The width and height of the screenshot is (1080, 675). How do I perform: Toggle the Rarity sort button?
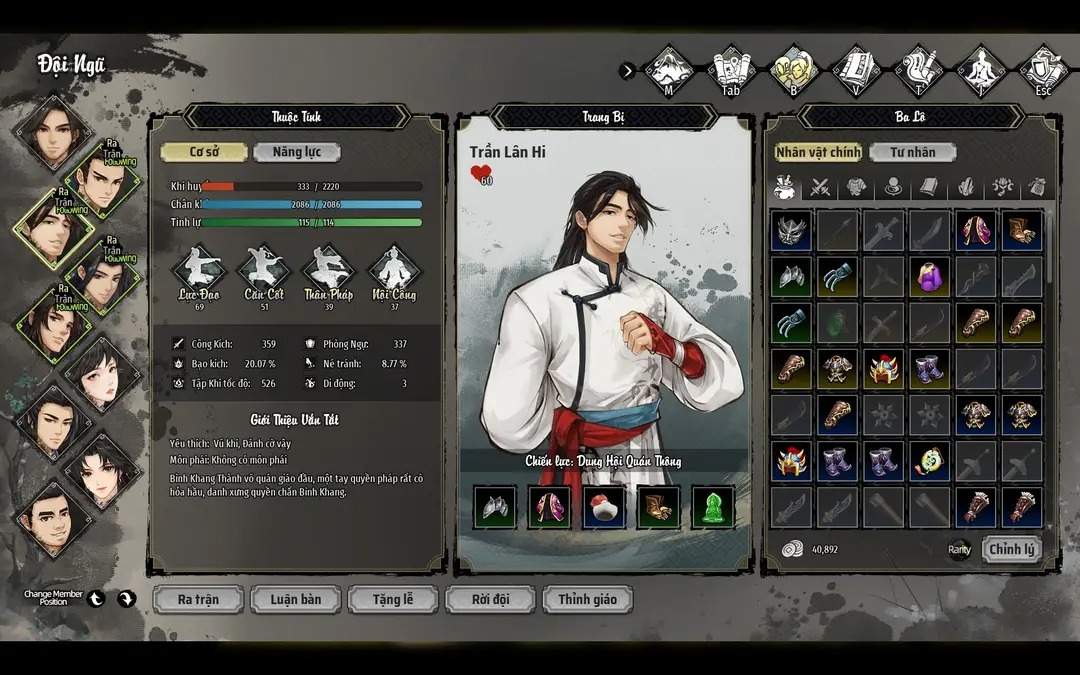[x=960, y=549]
